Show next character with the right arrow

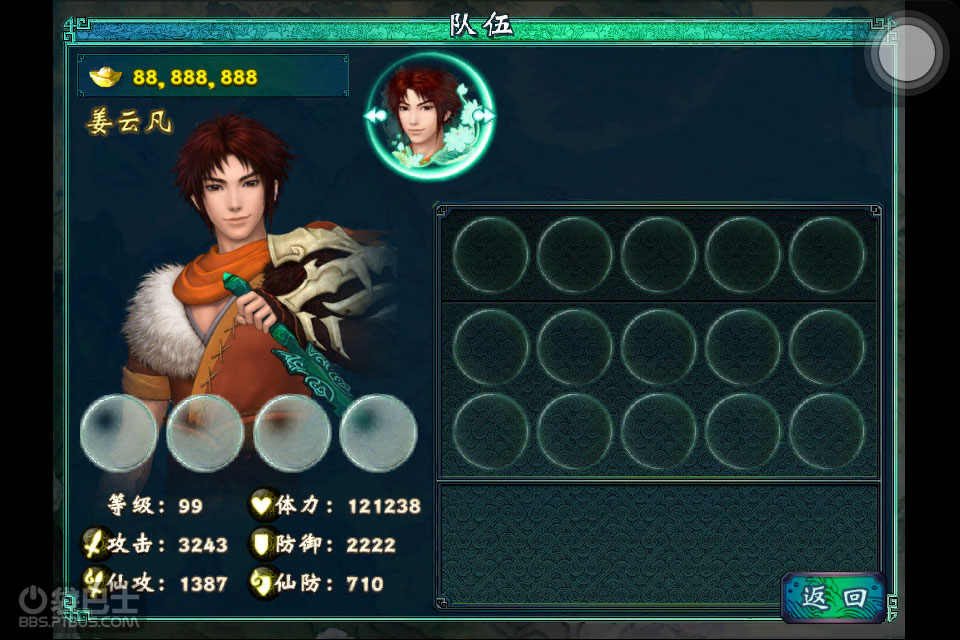point(488,116)
